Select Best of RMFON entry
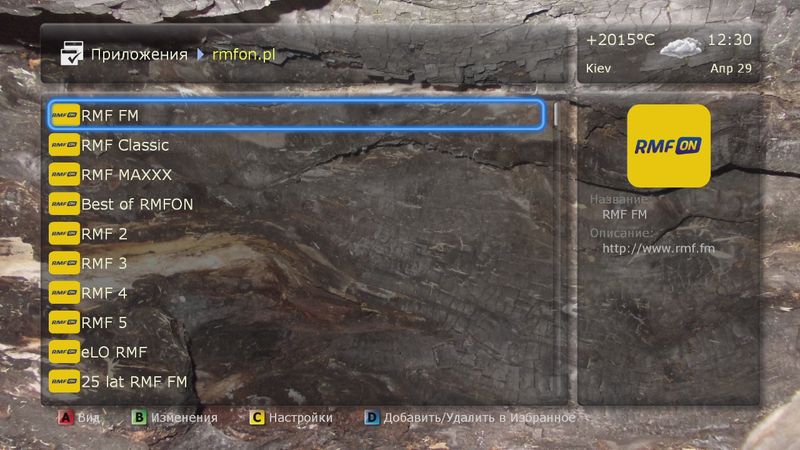Image resolution: width=800 pixels, height=450 pixels. point(295,204)
